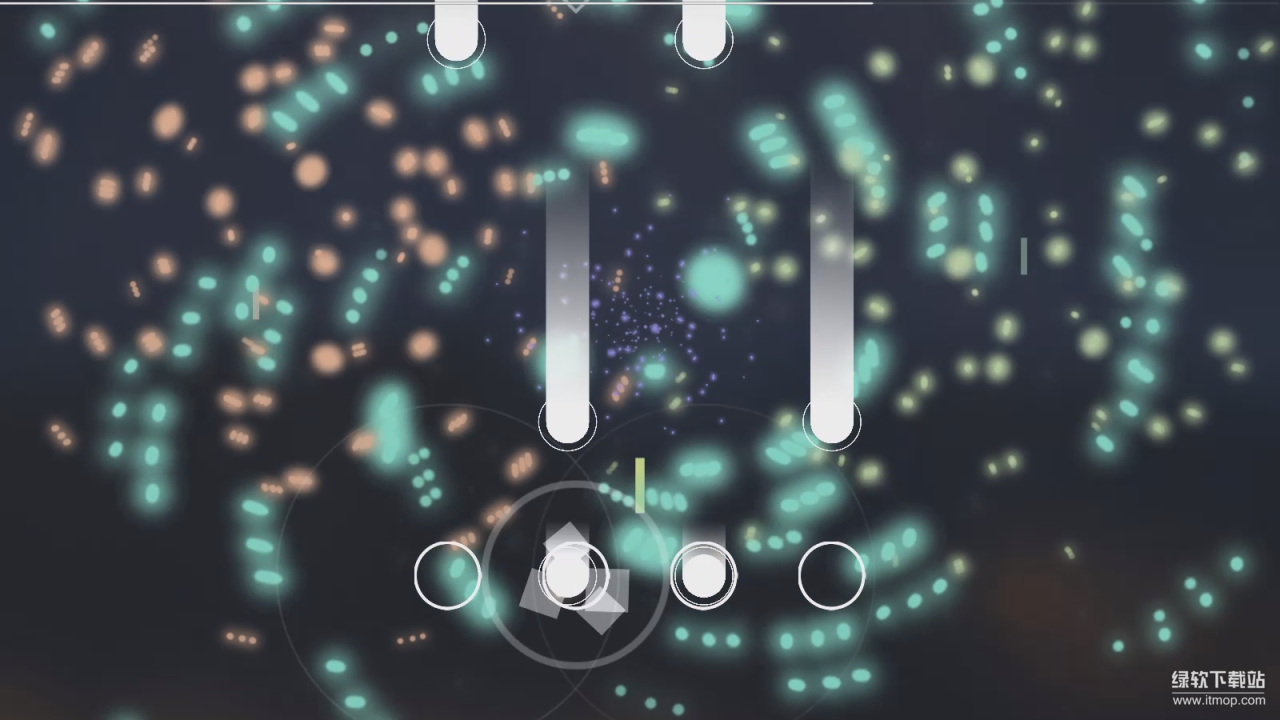Image resolution: width=1280 pixels, height=720 pixels.
Task: Tap the white tick marker on the right side
Action: tap(1024, 258)
